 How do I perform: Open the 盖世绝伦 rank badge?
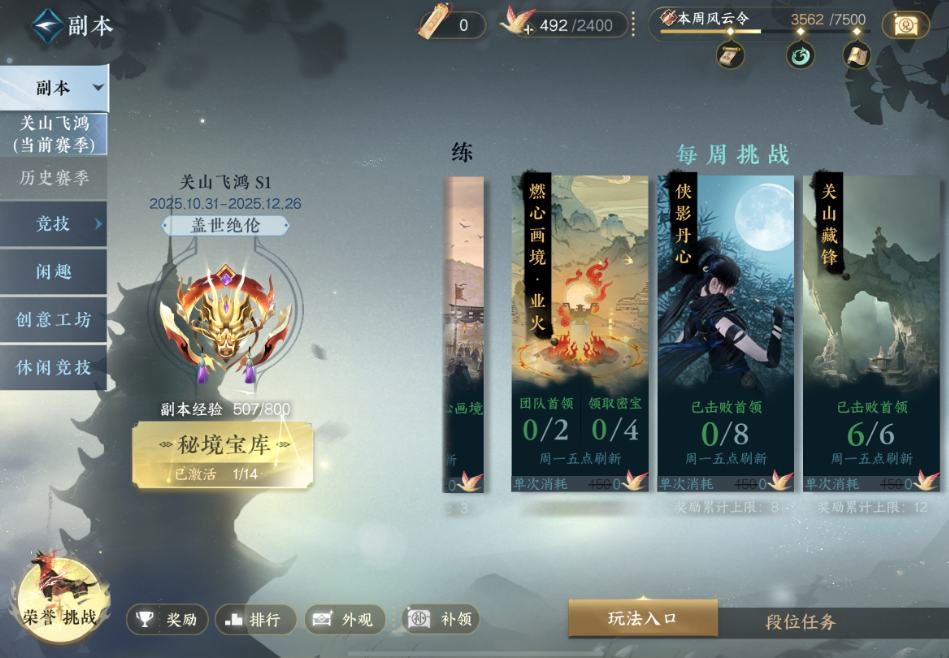click(225, 226)
